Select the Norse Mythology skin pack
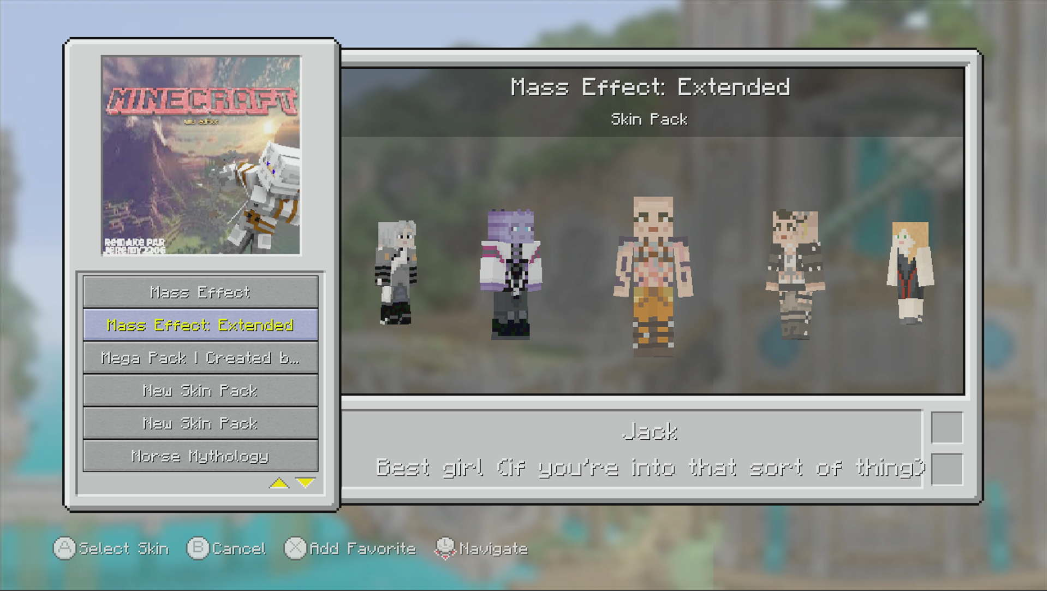The height and width of the screenshot is (591, 1047). pyautogui.click(x=200, y=456)
